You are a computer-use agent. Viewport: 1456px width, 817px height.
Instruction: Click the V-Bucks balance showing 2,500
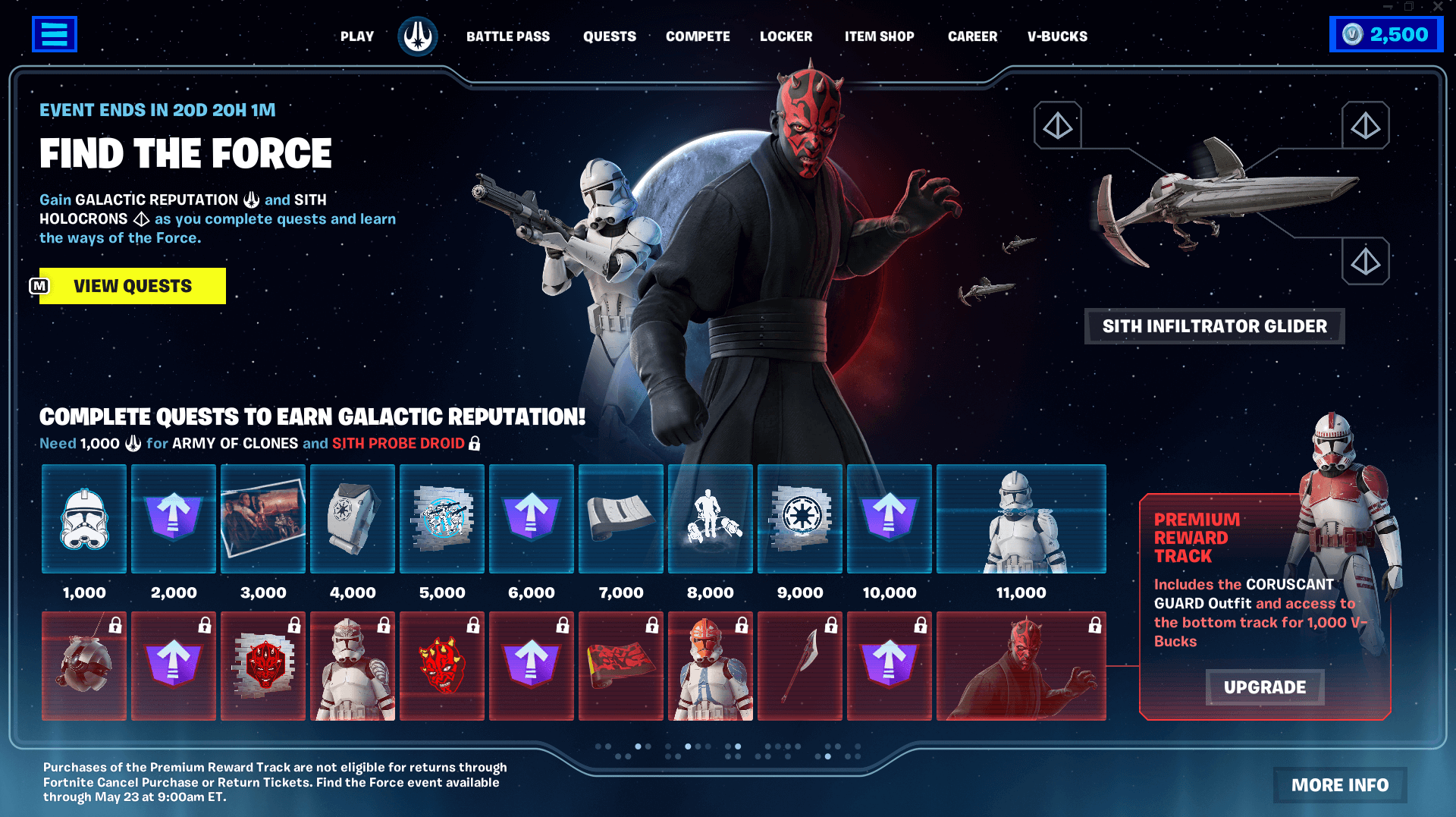tap(1385, 34)
